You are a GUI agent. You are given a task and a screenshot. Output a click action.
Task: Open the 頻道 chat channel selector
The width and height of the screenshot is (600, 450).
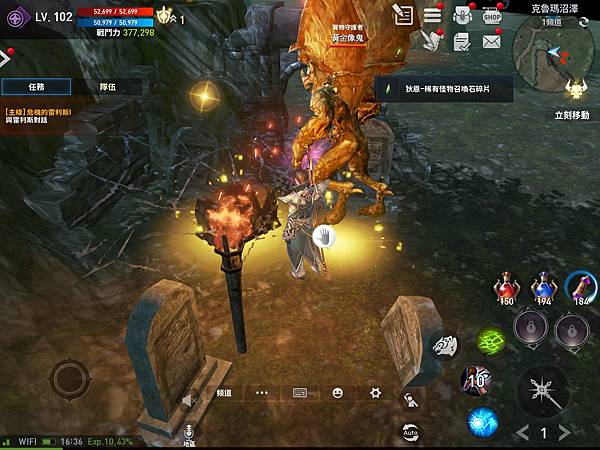[x=224, y=393]
